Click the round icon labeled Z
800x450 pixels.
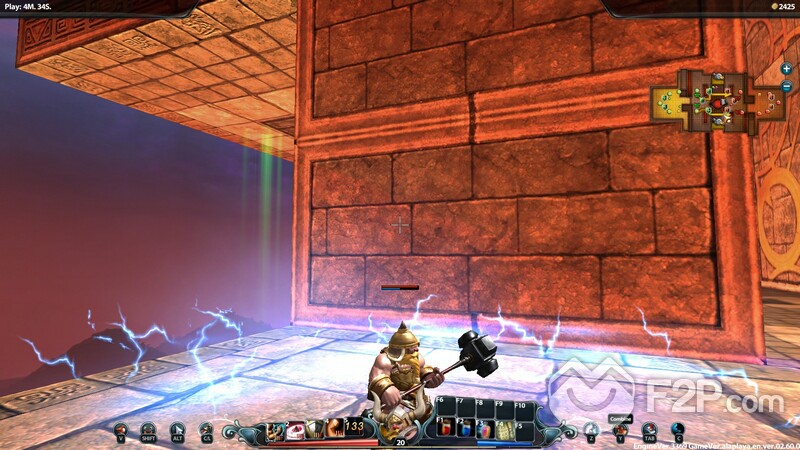click(591, 430)
